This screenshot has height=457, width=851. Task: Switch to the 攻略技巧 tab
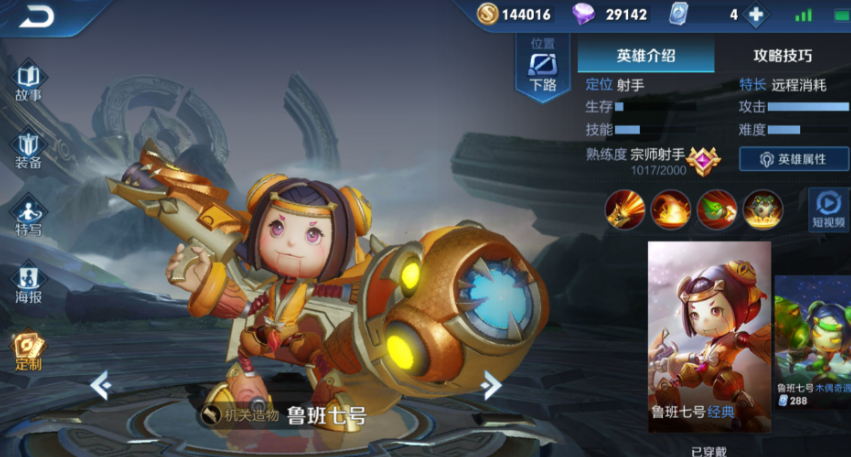(x=782, y=56)
